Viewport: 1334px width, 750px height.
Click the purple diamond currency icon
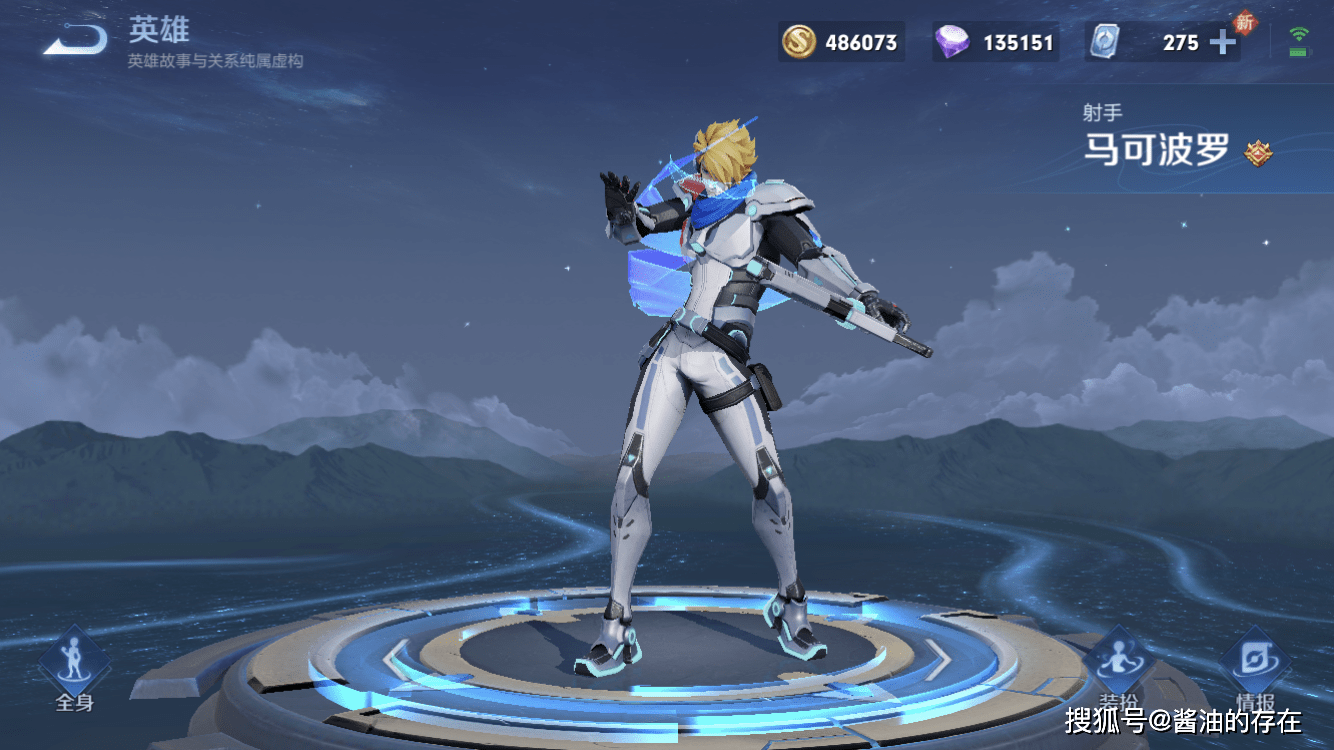(x=952, y=42)
